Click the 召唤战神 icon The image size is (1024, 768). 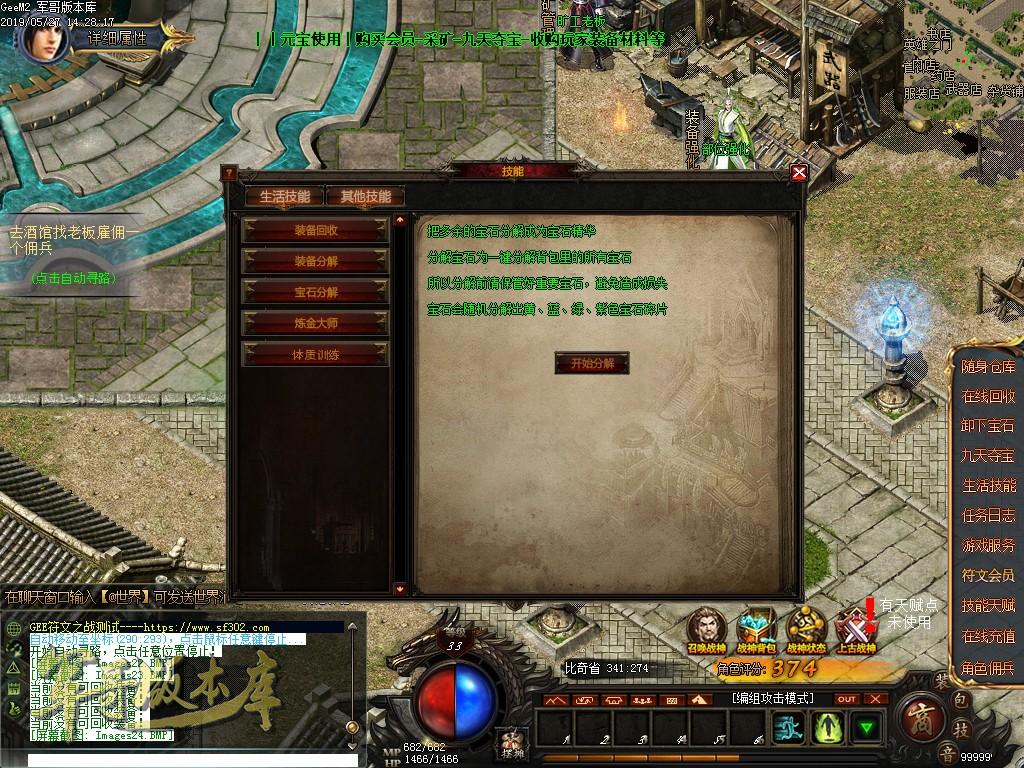pos(707,627)
